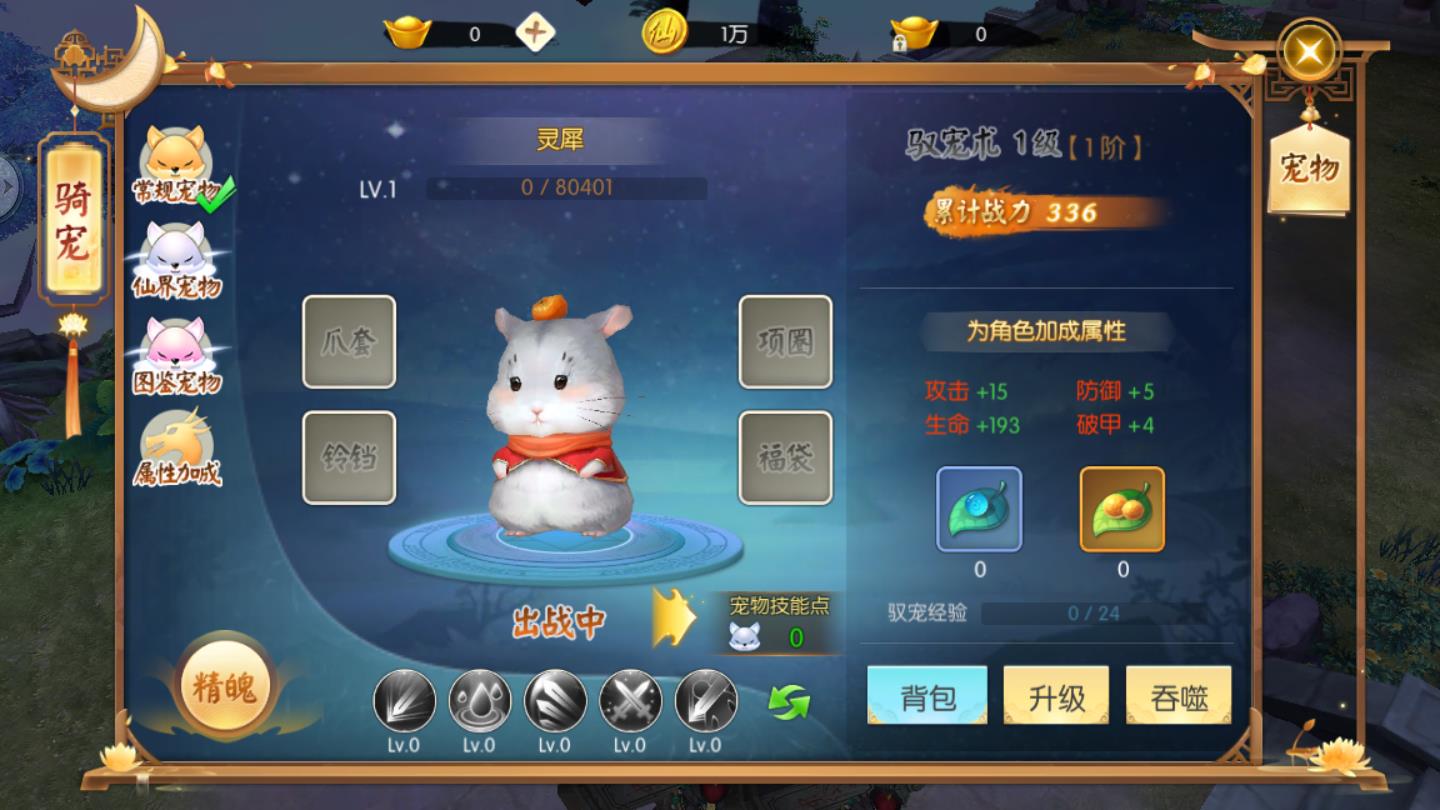Select the 福袋 lucky bag slot
This screenshot has height=810, width=1440.
point(785,458)
